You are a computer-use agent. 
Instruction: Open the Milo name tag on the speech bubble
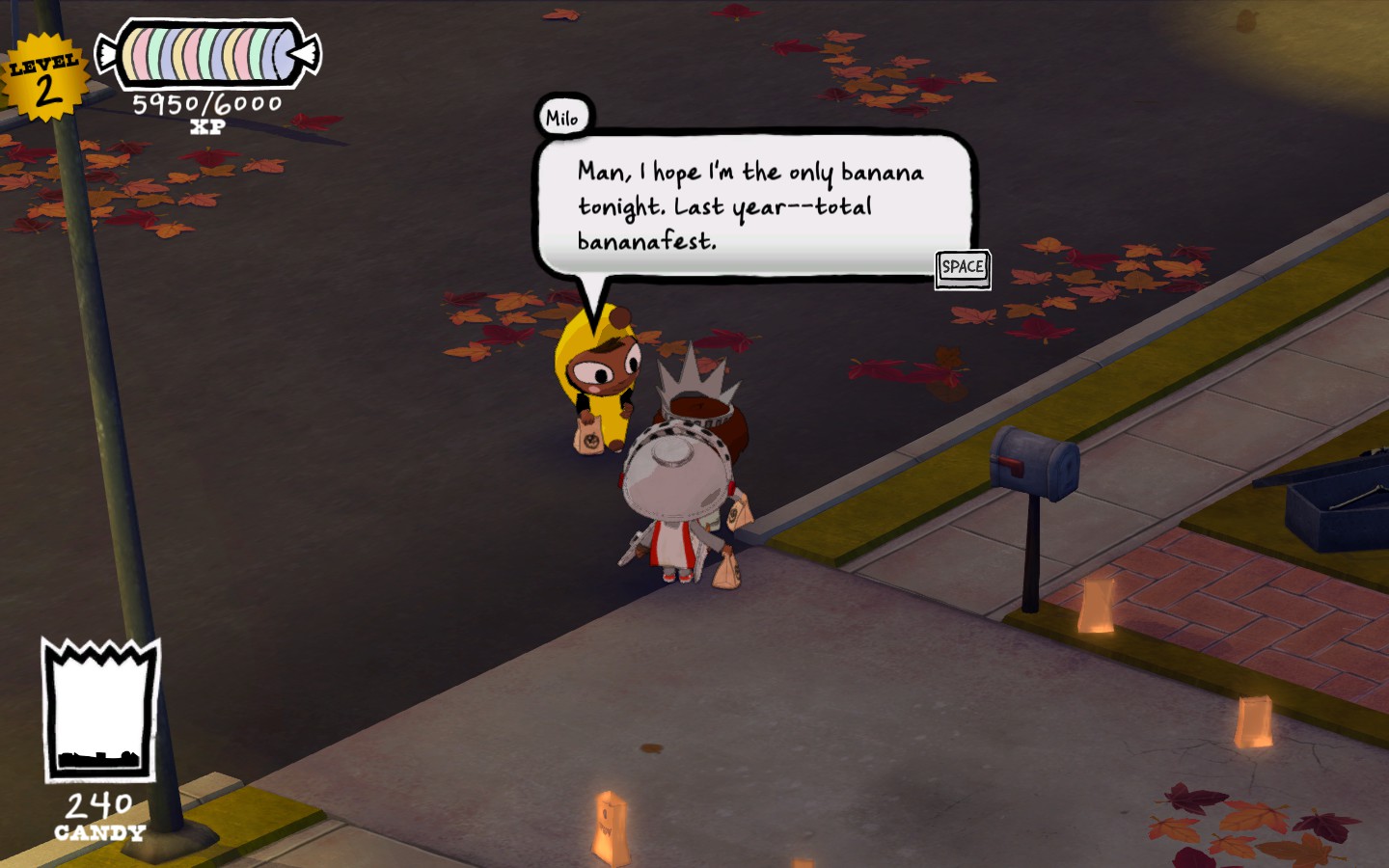coord(564,116)
